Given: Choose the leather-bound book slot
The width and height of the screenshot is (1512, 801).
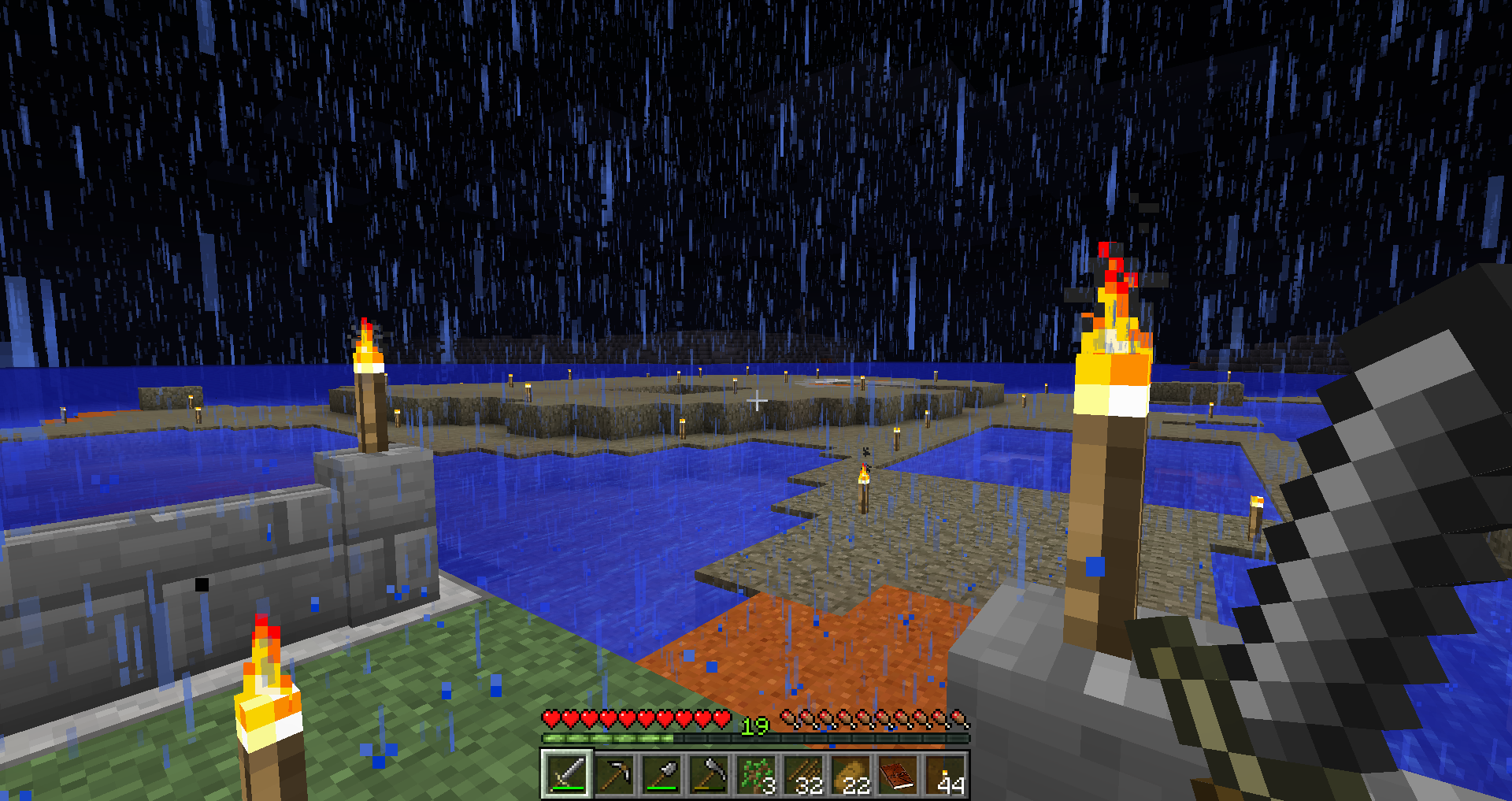Looking at the screenshot, I should click(x=898, y=775).
